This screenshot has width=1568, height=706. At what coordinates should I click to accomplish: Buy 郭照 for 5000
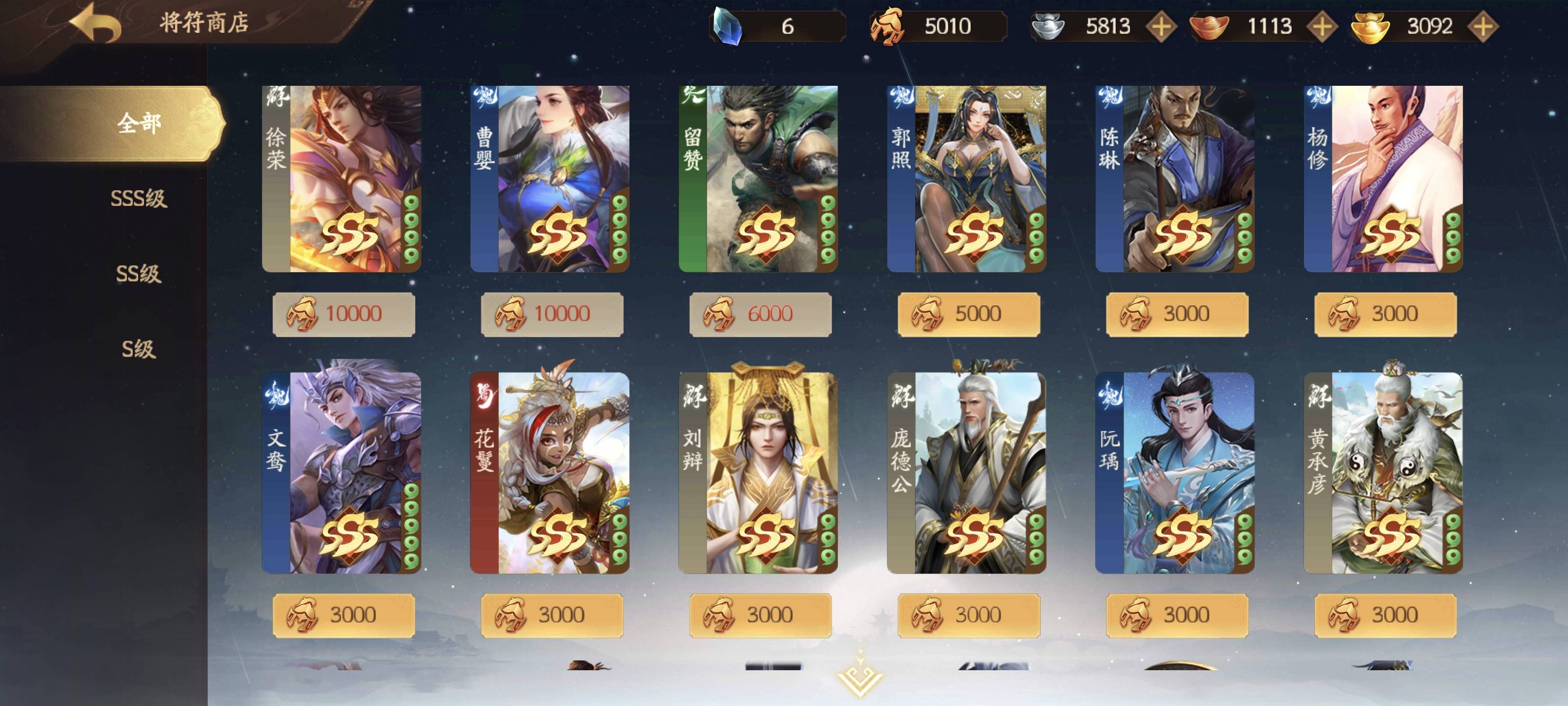click(968, 314)
